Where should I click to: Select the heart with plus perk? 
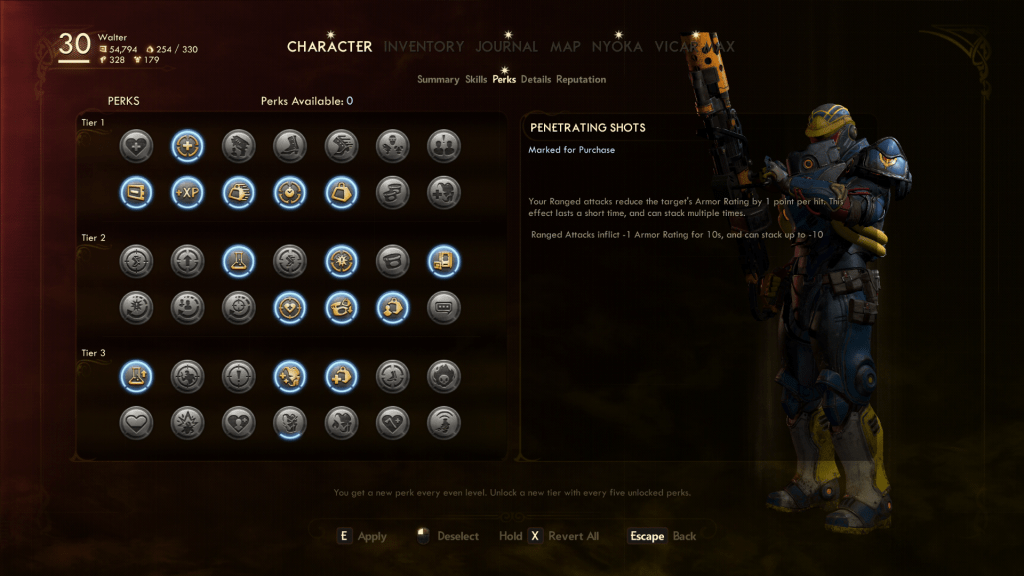tap(135, 146)
